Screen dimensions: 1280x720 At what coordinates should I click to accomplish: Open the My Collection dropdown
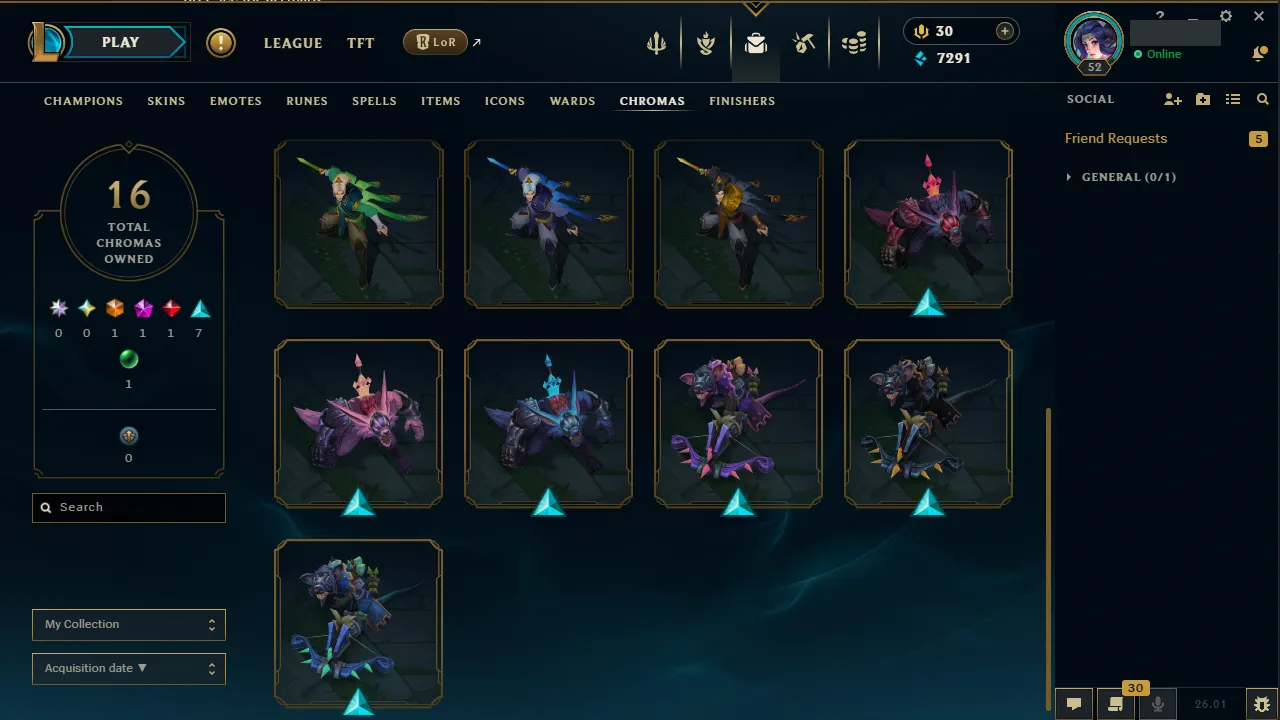(x=128, y=624)
